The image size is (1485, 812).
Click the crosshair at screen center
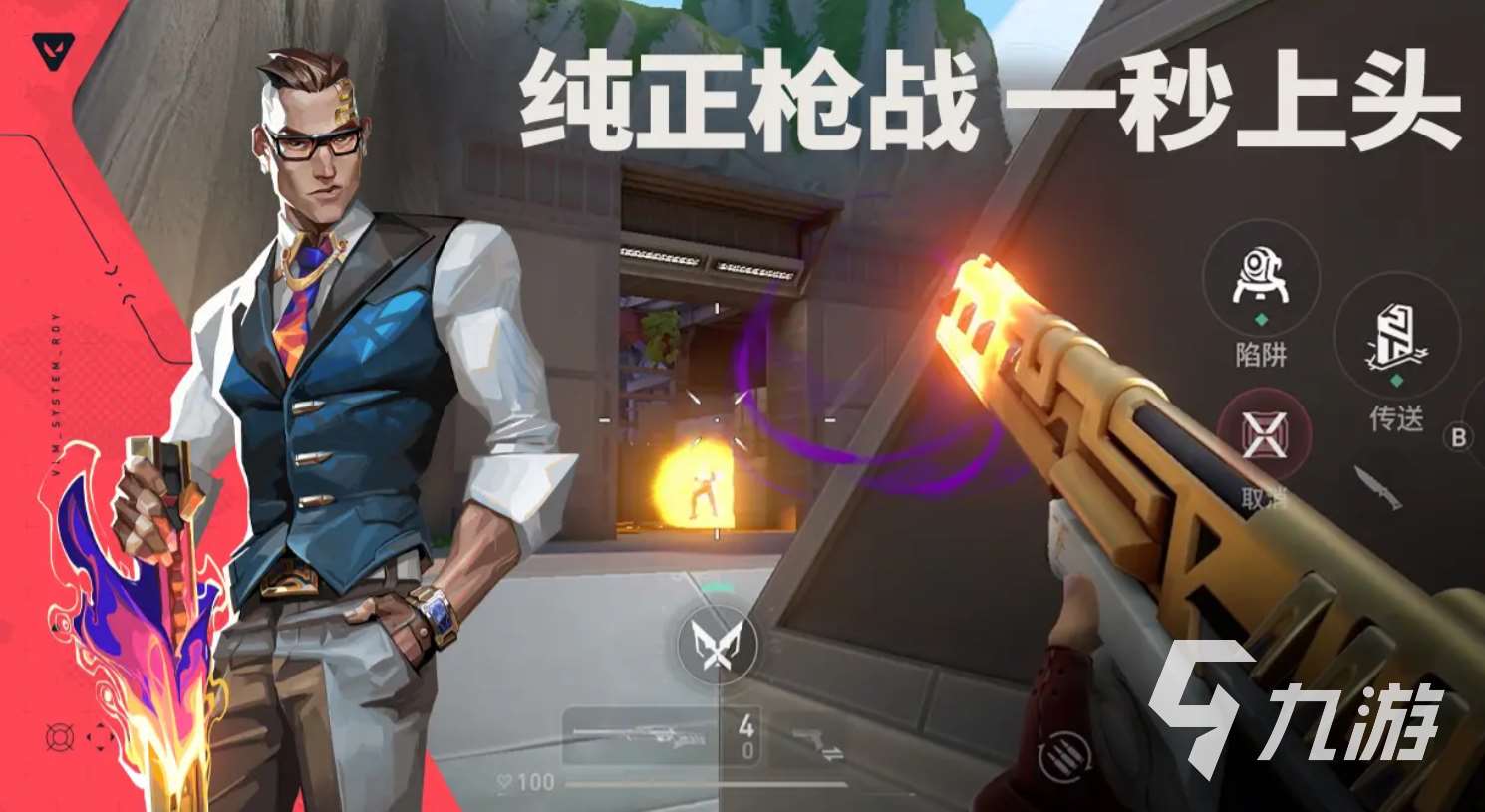[x=715, y=421]
